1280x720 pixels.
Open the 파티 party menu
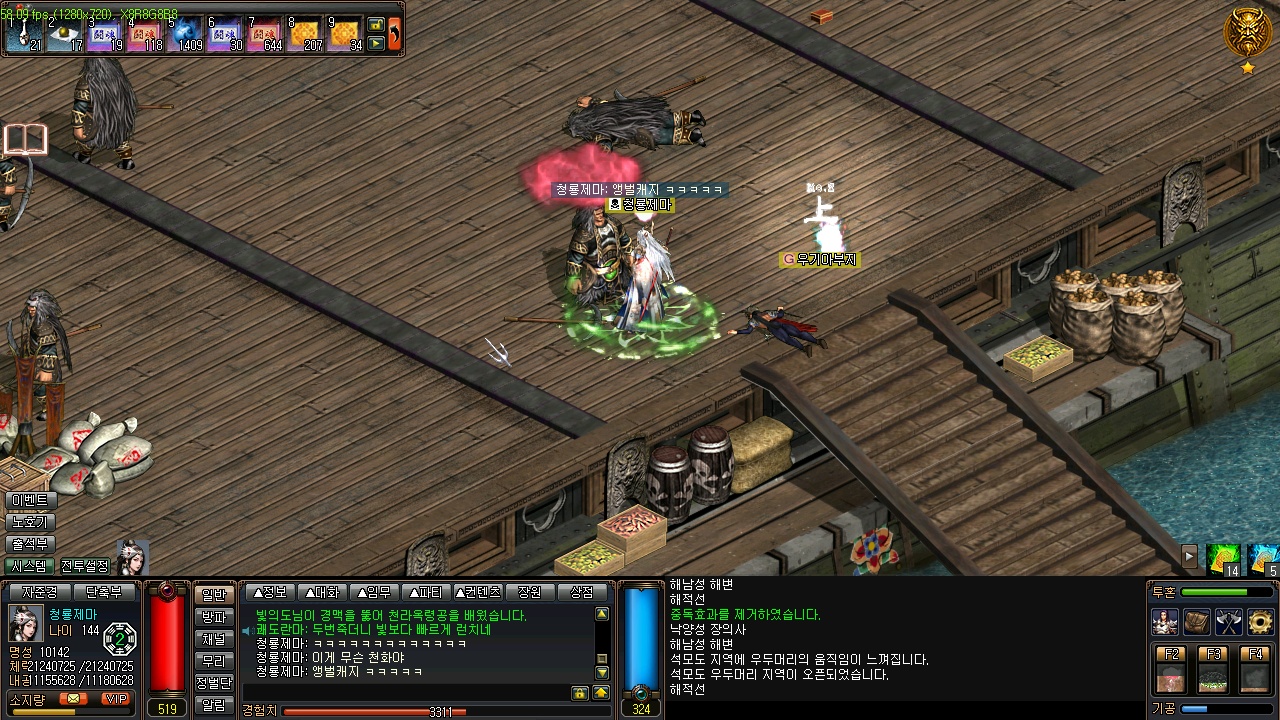[x=424, y=592]
